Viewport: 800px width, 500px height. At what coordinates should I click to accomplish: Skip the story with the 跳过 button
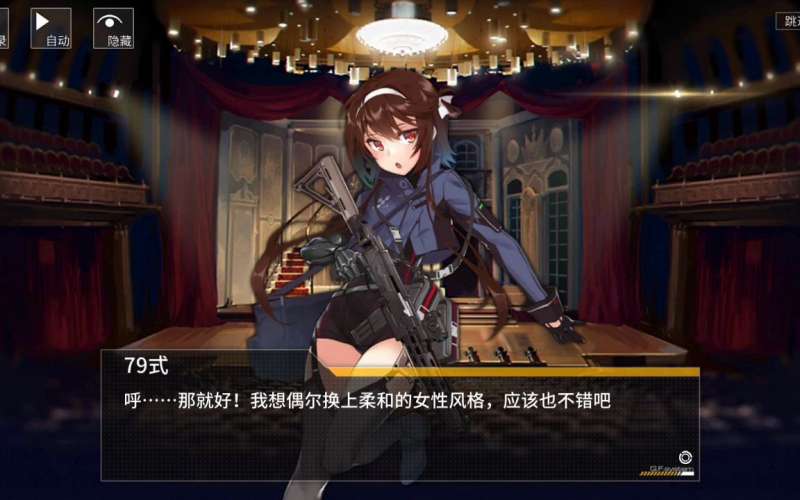click(x=788, y=21)
